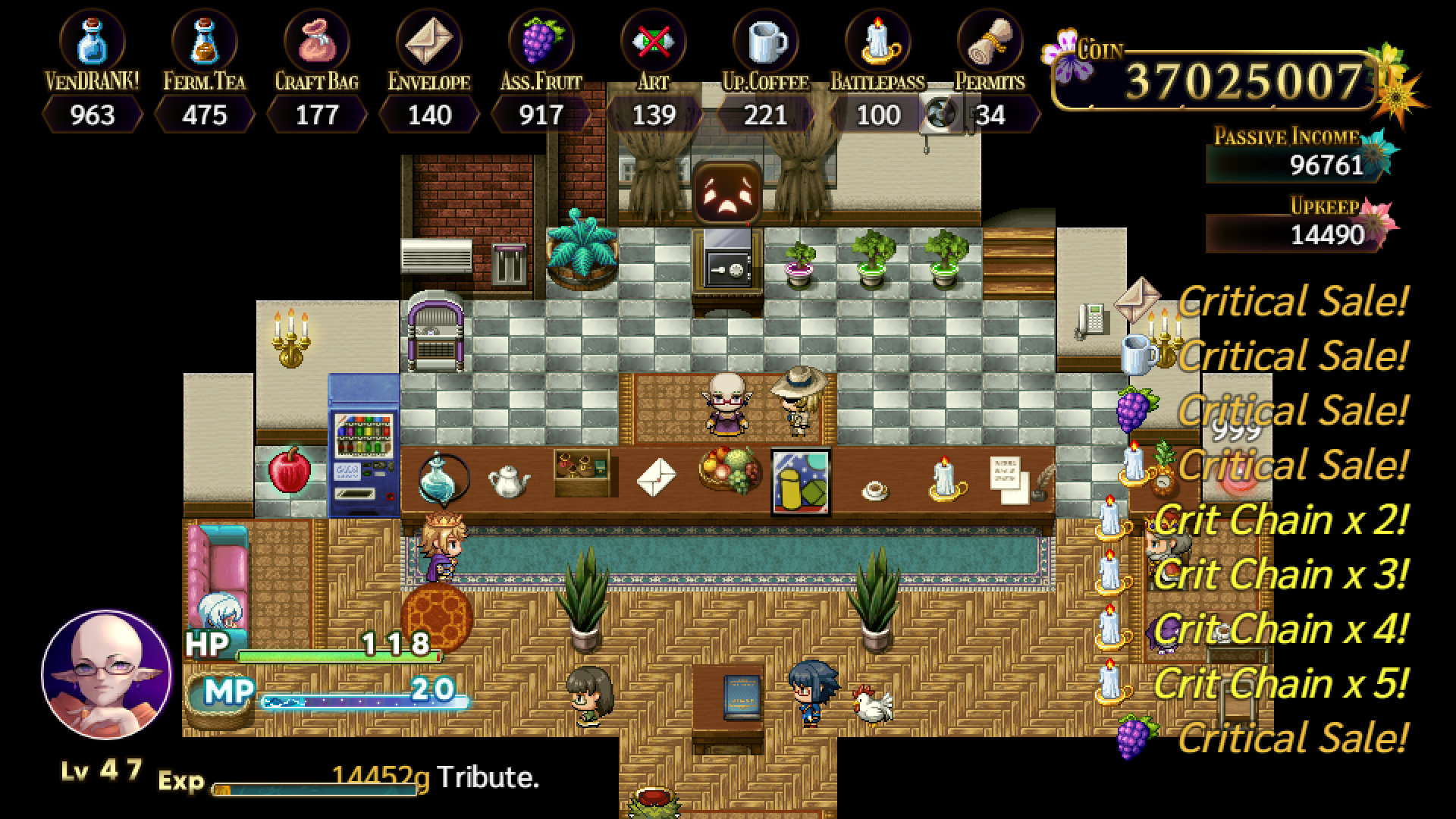The image size is (1456, 819).
Task: Click the Envelope resource icon
Action: [x=430, y=38]
